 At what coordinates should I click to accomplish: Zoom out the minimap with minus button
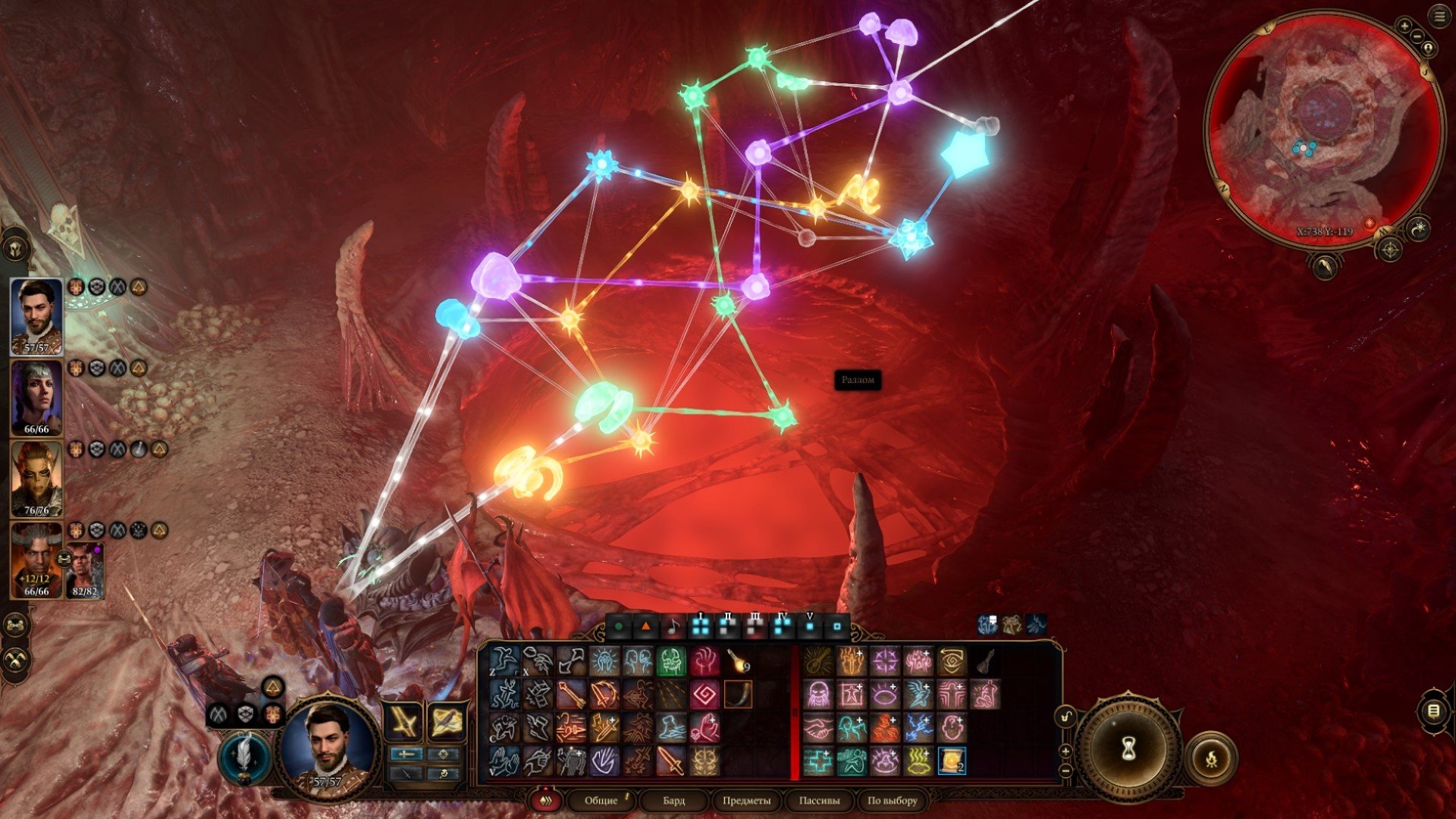pos(1417,36)
